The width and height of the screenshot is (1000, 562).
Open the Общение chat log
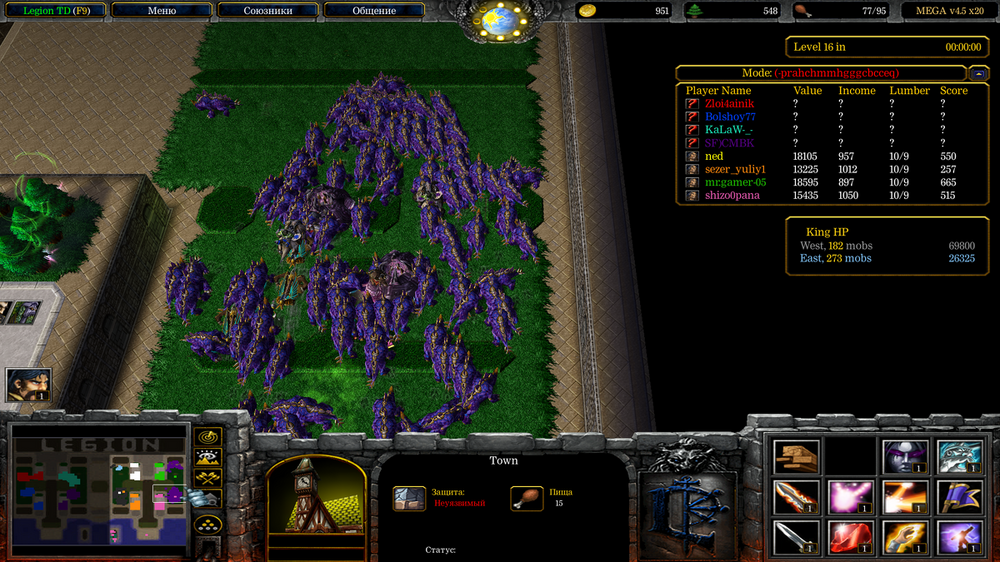pos(373,11)
